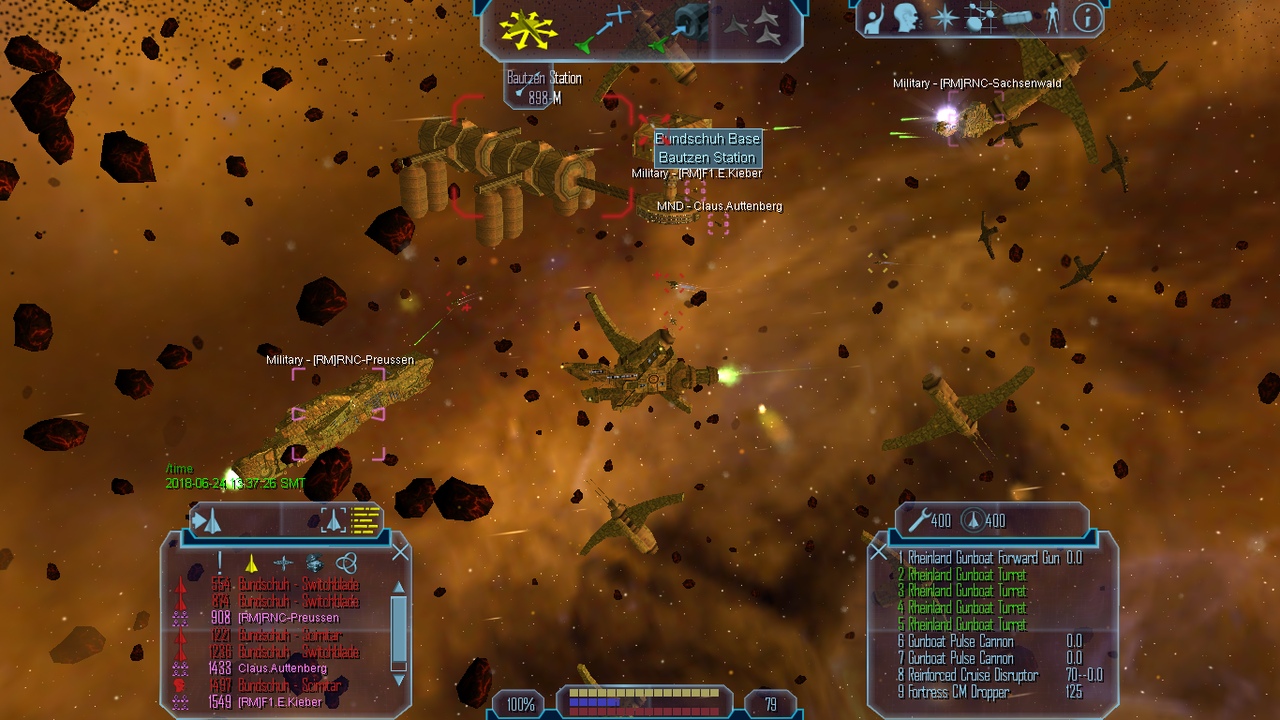Select [RM]F1.E.Kieber in the contact list
The image size is (1280, 720).
280,702
